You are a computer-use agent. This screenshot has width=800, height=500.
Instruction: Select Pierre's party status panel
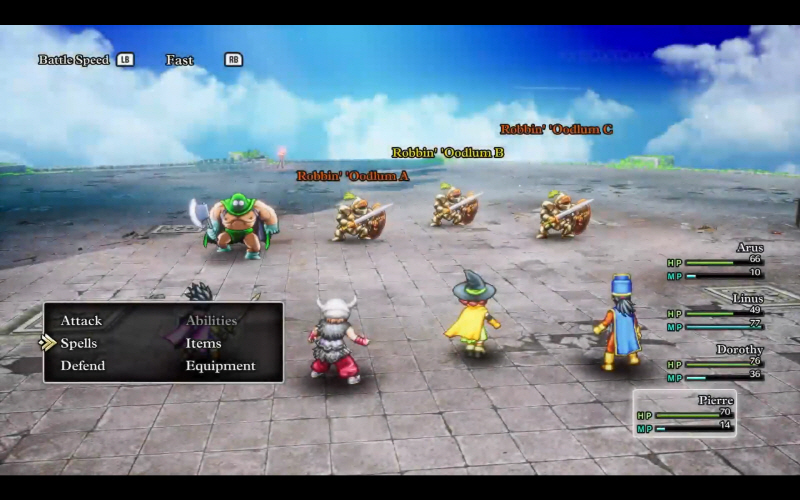point(685,413)
